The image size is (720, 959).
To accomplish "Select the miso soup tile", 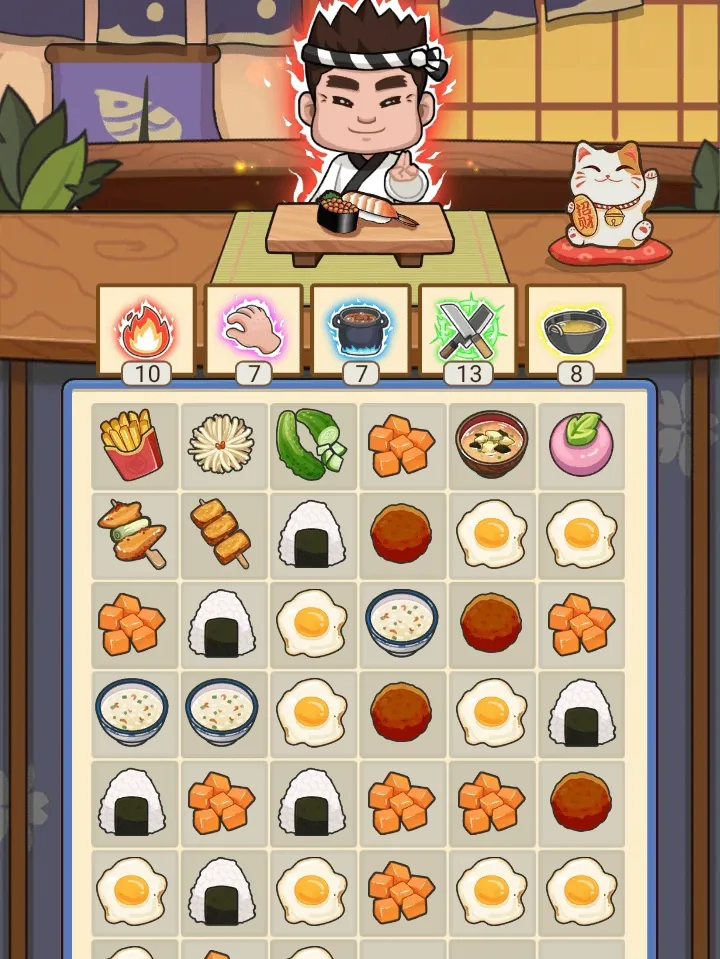I will coord(491,445).
